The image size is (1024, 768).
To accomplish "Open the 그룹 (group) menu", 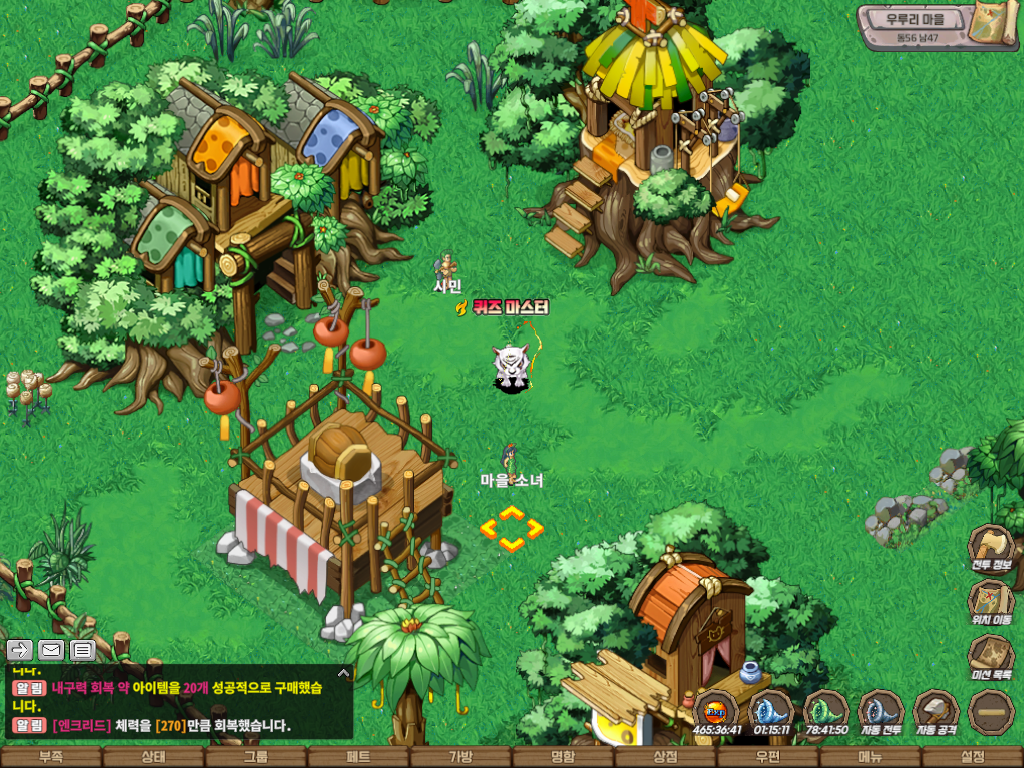I will (255, 757).
